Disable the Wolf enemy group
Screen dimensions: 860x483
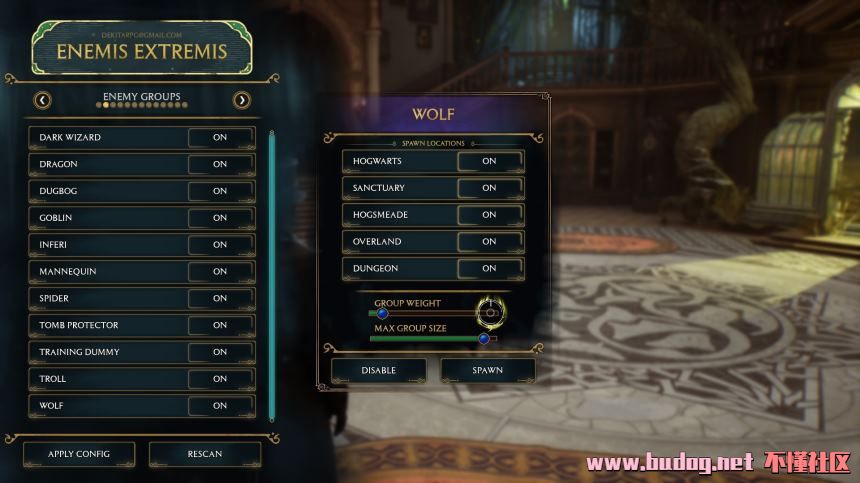coord(378,370)
